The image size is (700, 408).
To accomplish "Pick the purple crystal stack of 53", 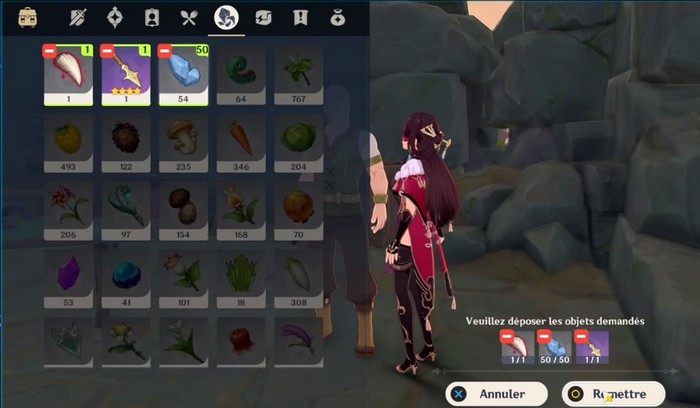I will point(68,276).
